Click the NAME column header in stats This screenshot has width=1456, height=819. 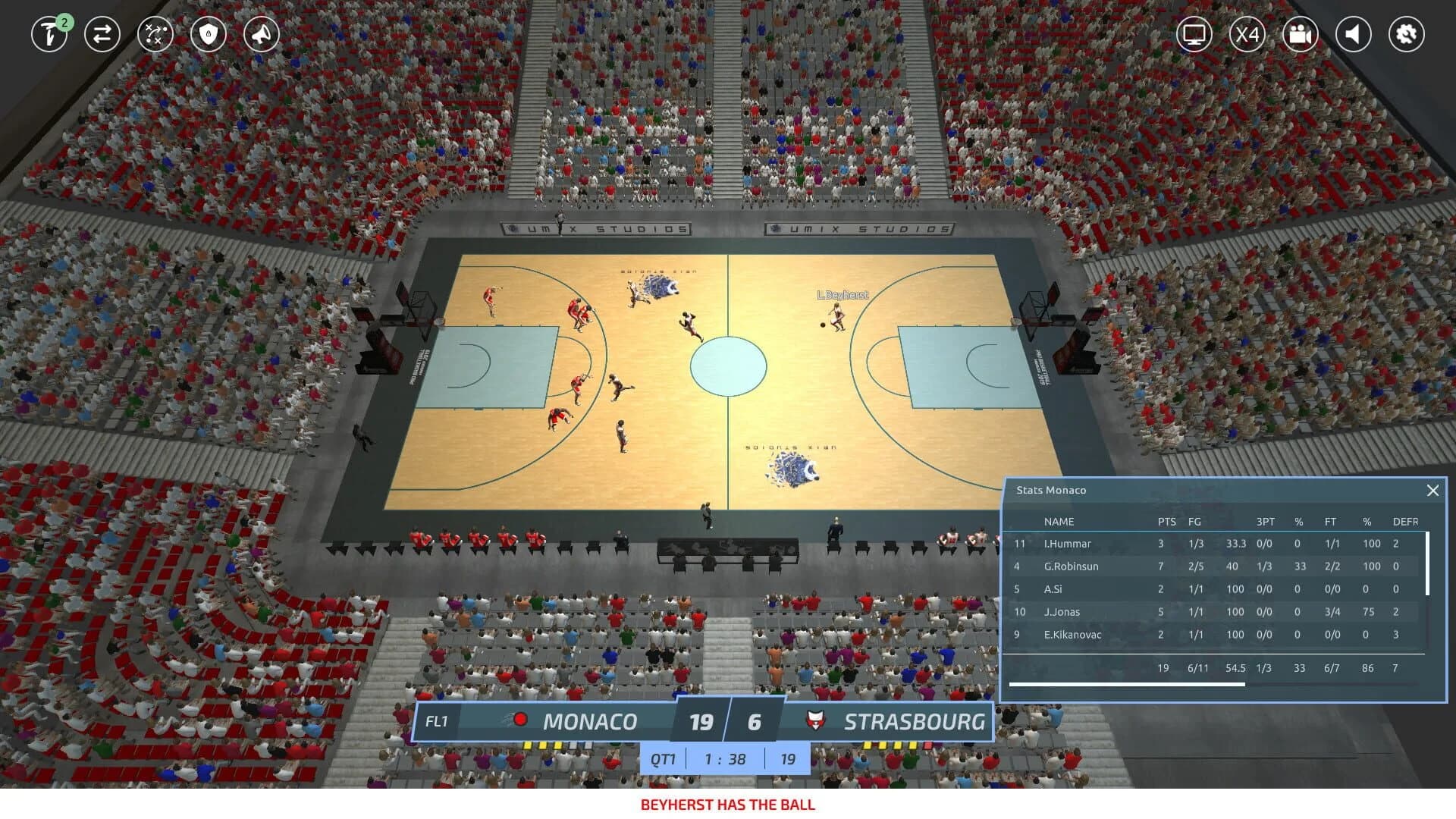pos(1059,522)
